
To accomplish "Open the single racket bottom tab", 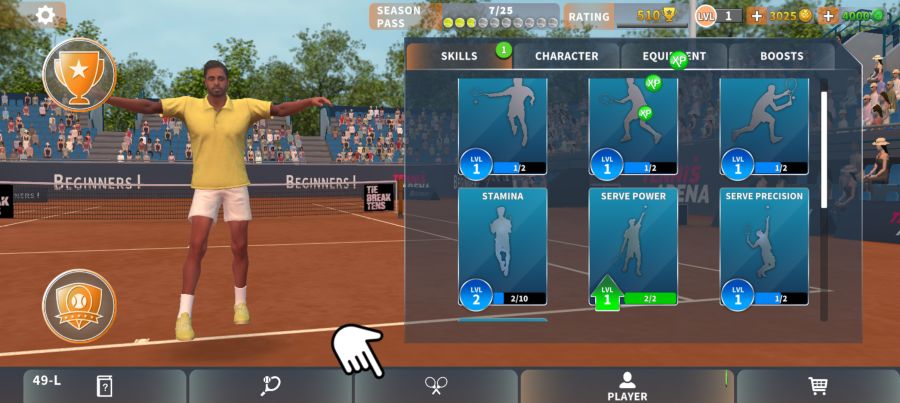I will [270, 386].
